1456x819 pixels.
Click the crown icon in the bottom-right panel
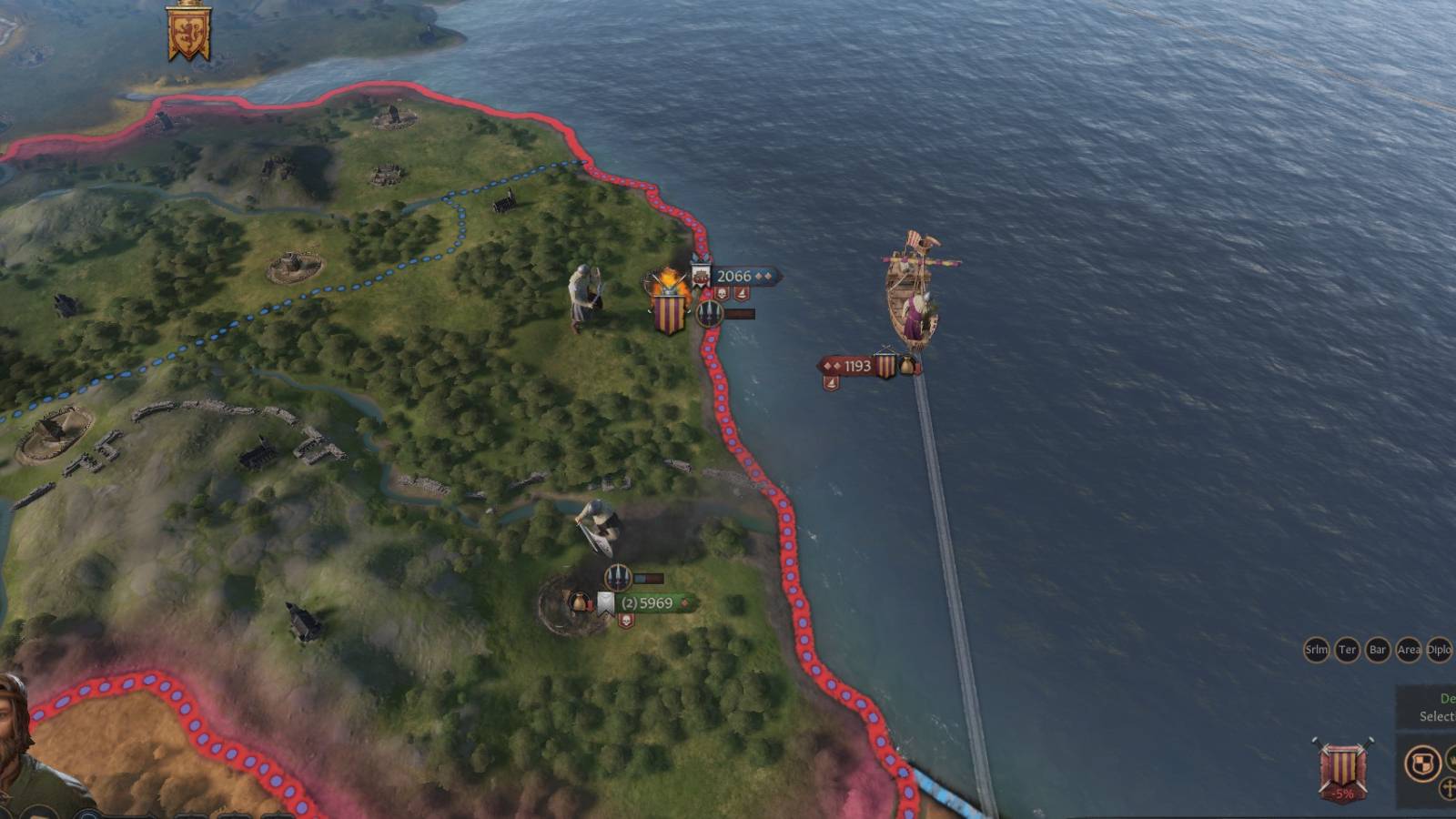click(1453, 760)
